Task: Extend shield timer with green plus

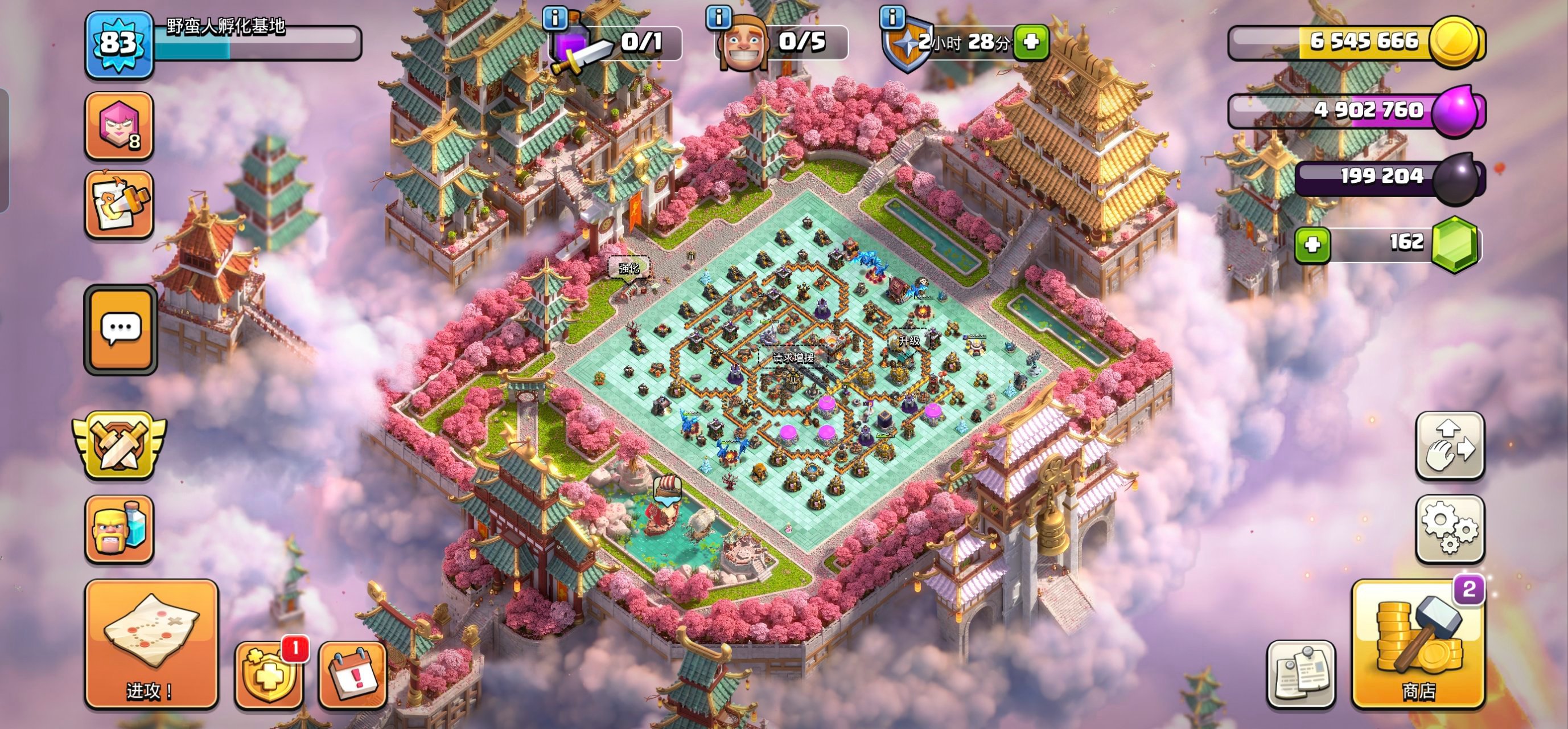Action: coord(1031,42)
